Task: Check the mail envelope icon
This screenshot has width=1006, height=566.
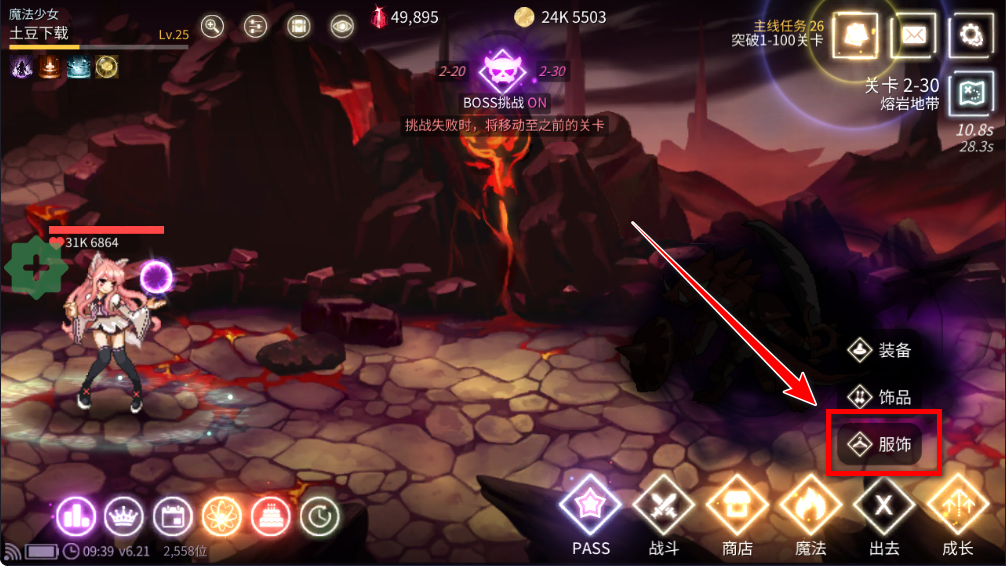Action: tap(913, 35)
